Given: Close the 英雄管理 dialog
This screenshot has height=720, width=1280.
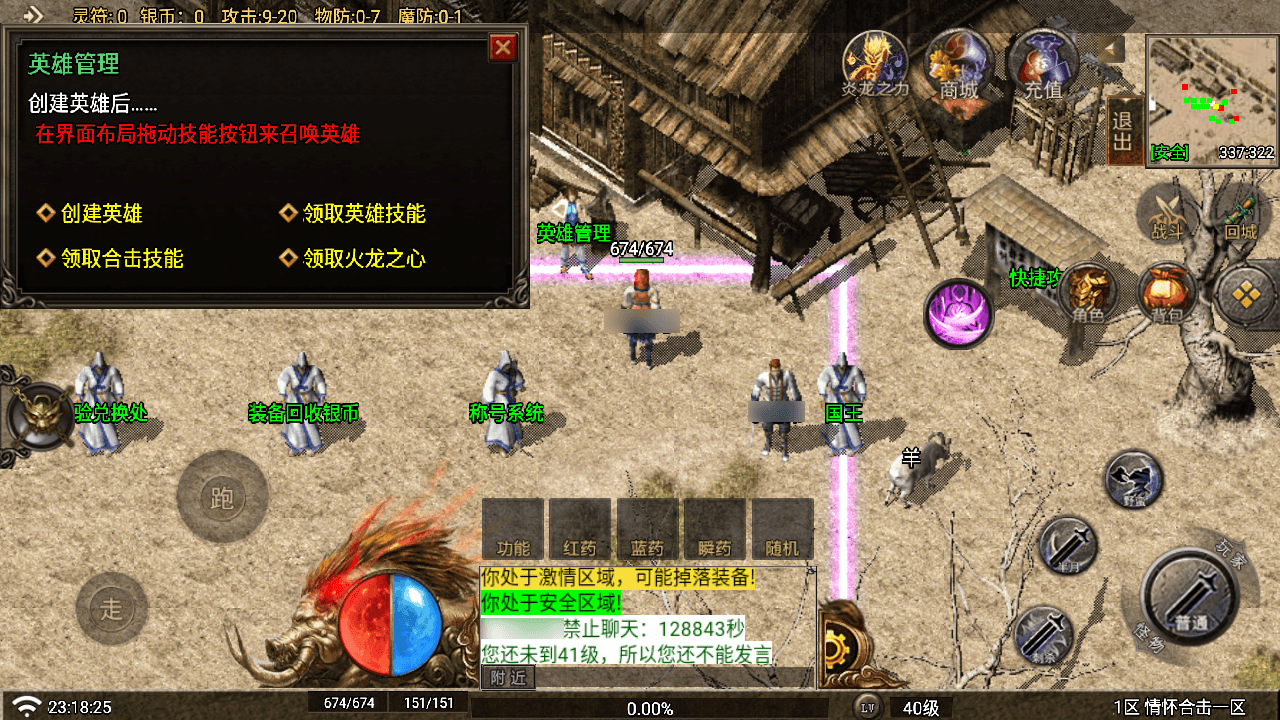Looking at the screenshot, I should point(503,48).
